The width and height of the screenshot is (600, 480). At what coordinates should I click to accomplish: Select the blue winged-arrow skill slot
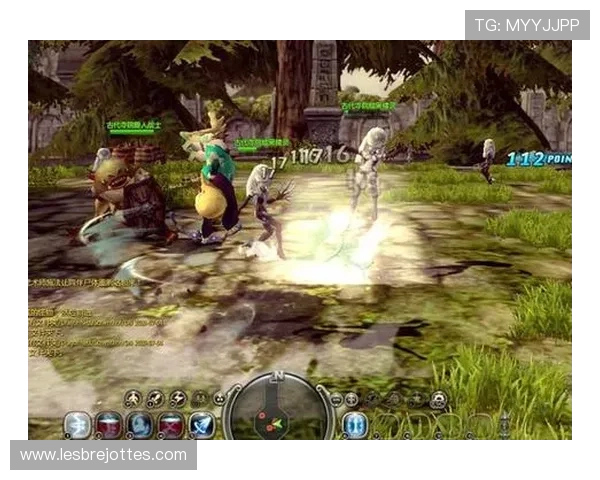[202, 425]
